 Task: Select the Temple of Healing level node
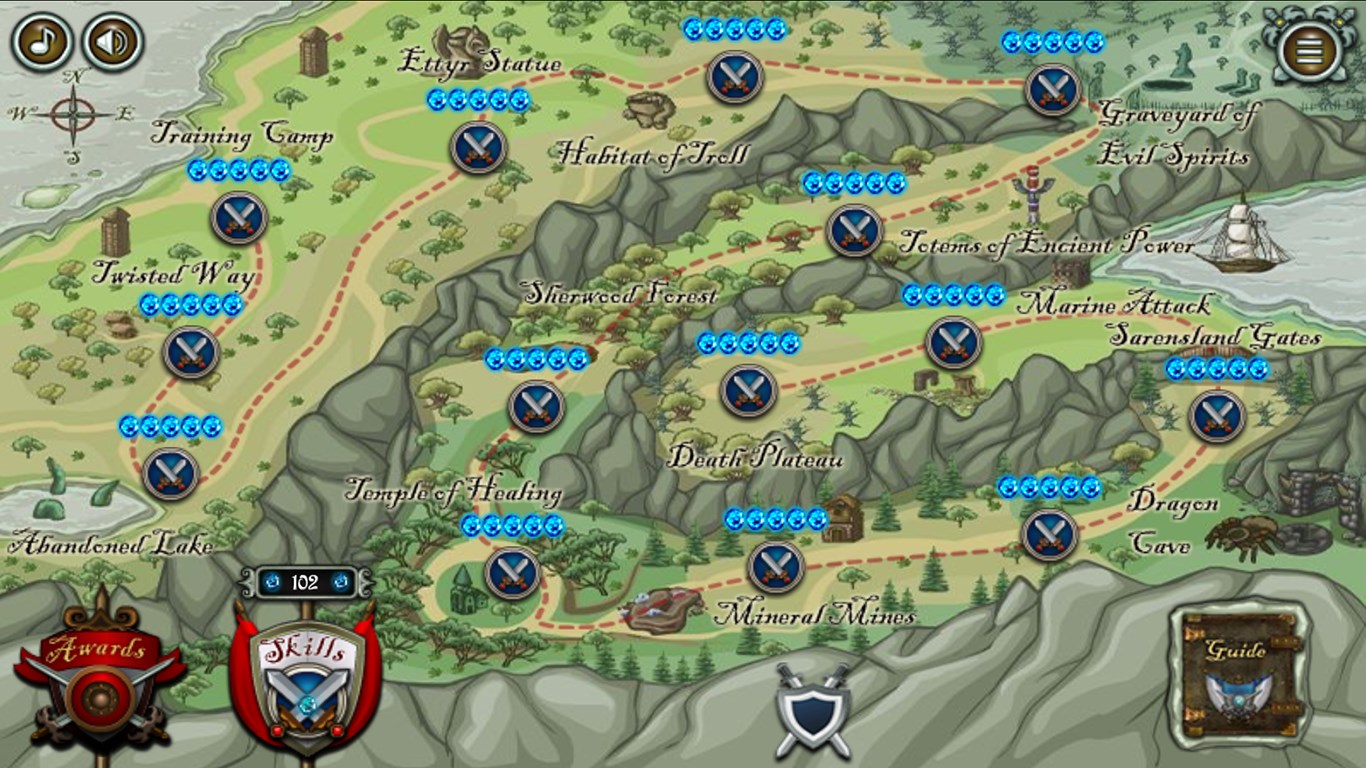coord(512,573)
